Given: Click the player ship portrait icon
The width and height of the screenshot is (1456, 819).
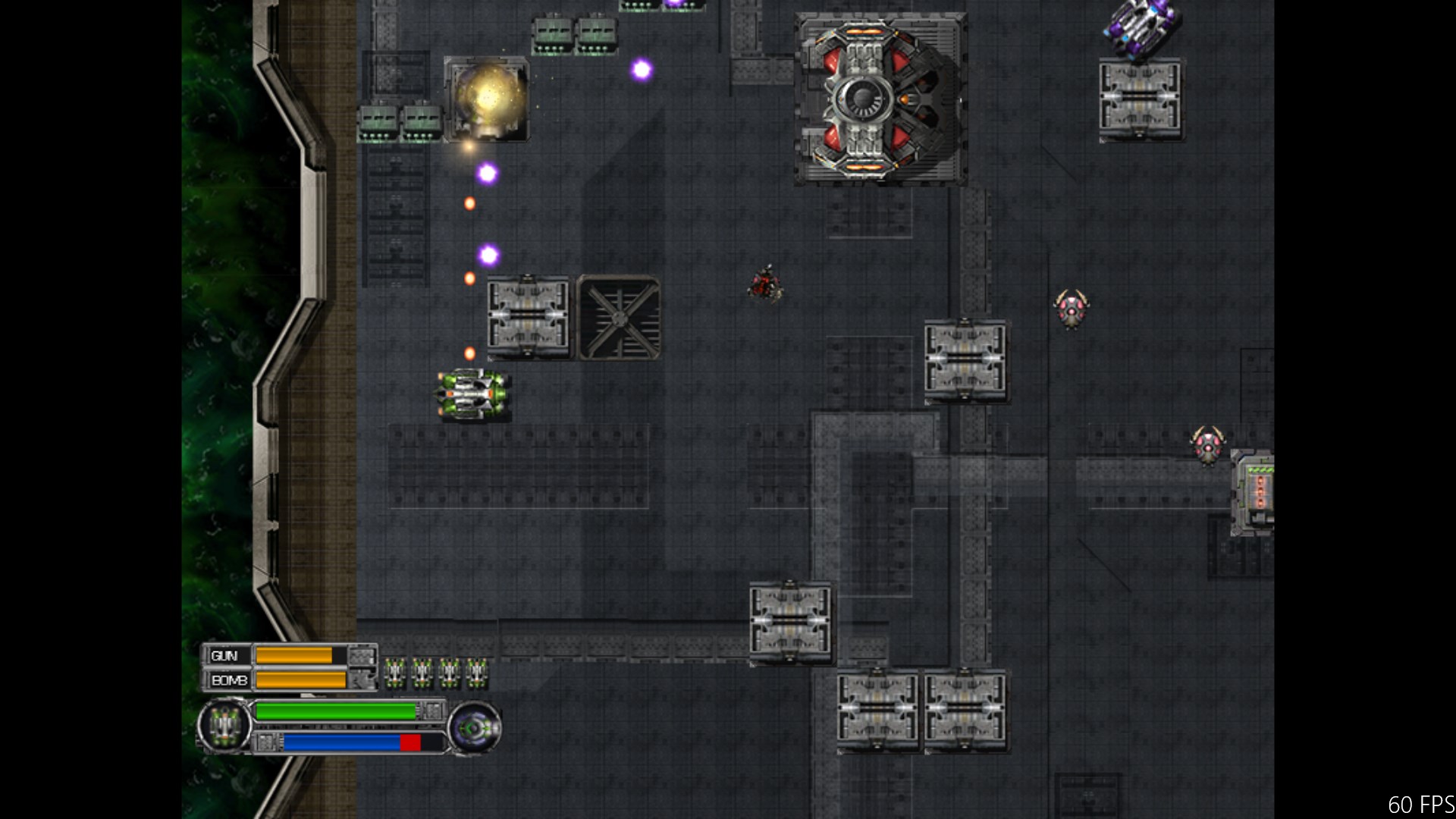Looking at the screenshot, I should 224,726.
